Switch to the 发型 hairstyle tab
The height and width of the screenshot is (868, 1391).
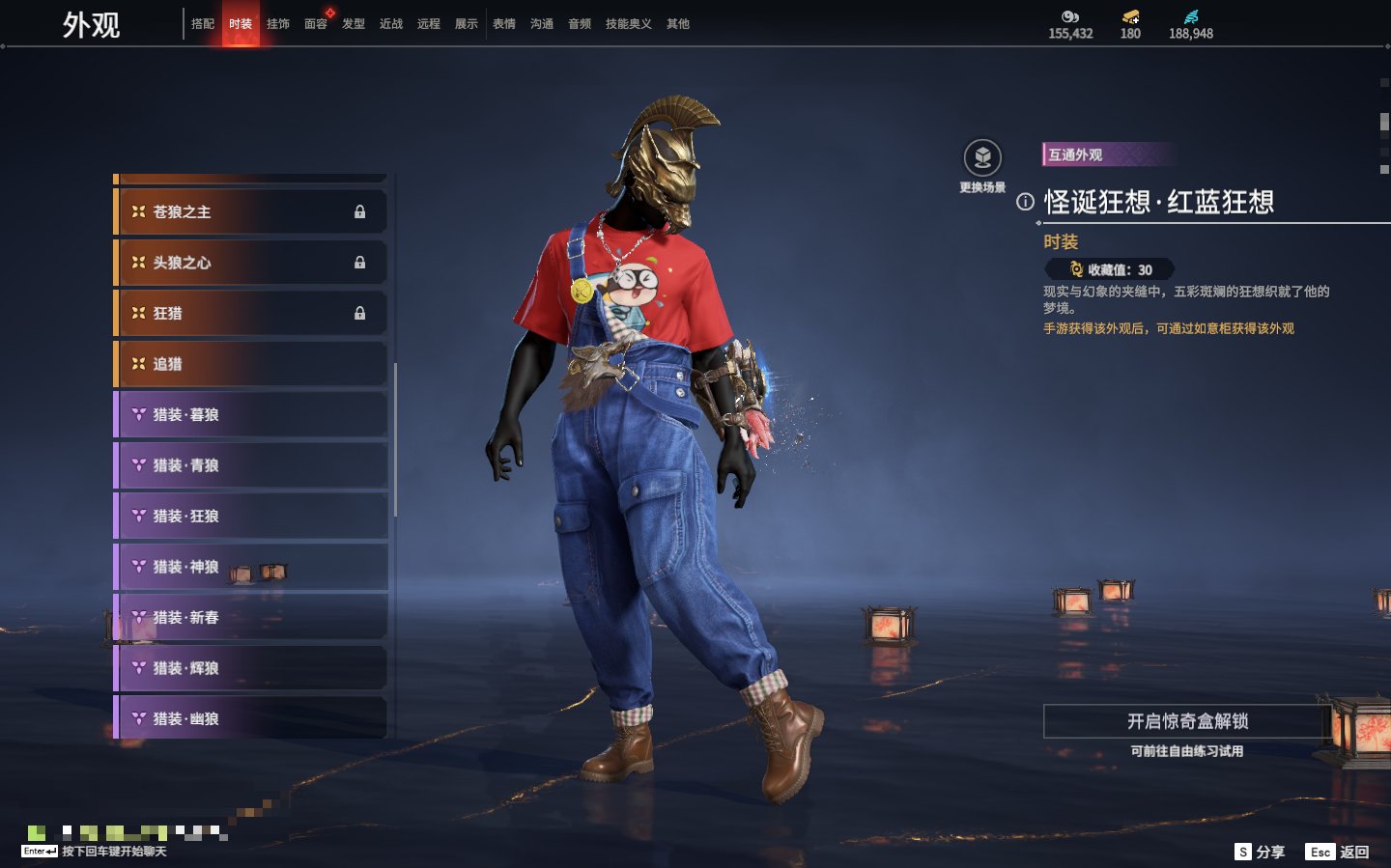point(354,24)
